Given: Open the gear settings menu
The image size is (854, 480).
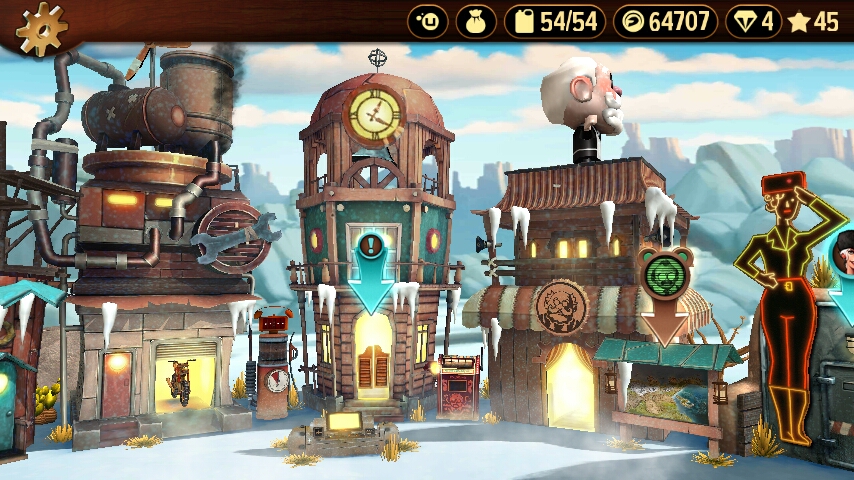Looking at the screenshot, I should [39, 29].
